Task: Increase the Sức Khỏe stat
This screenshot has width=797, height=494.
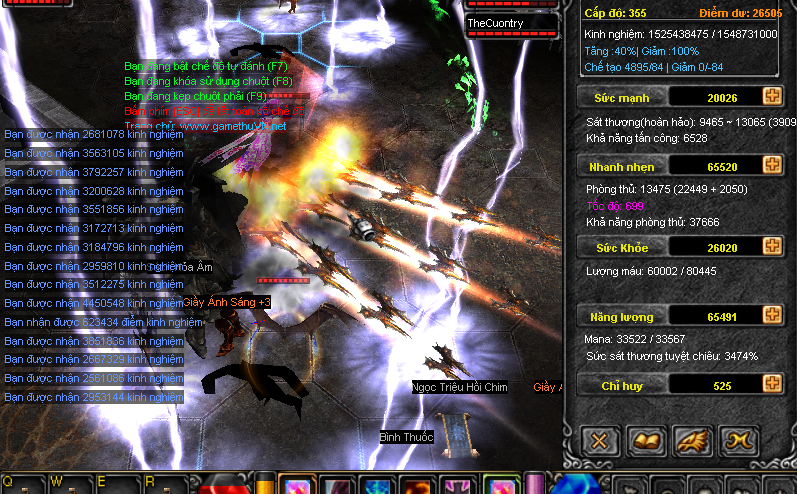Action: (772, 246)
